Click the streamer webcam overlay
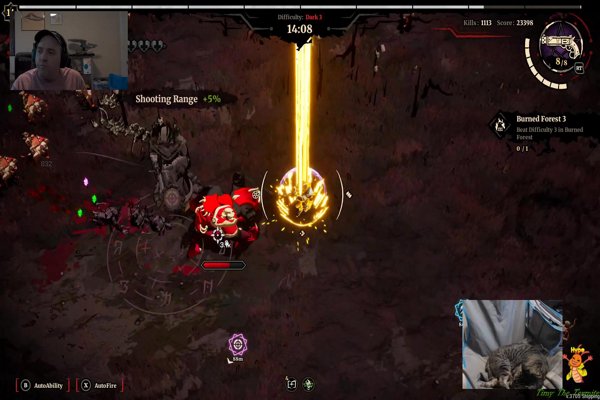The height and width of the screenshot is (400, 600). [x=69, y=50]
